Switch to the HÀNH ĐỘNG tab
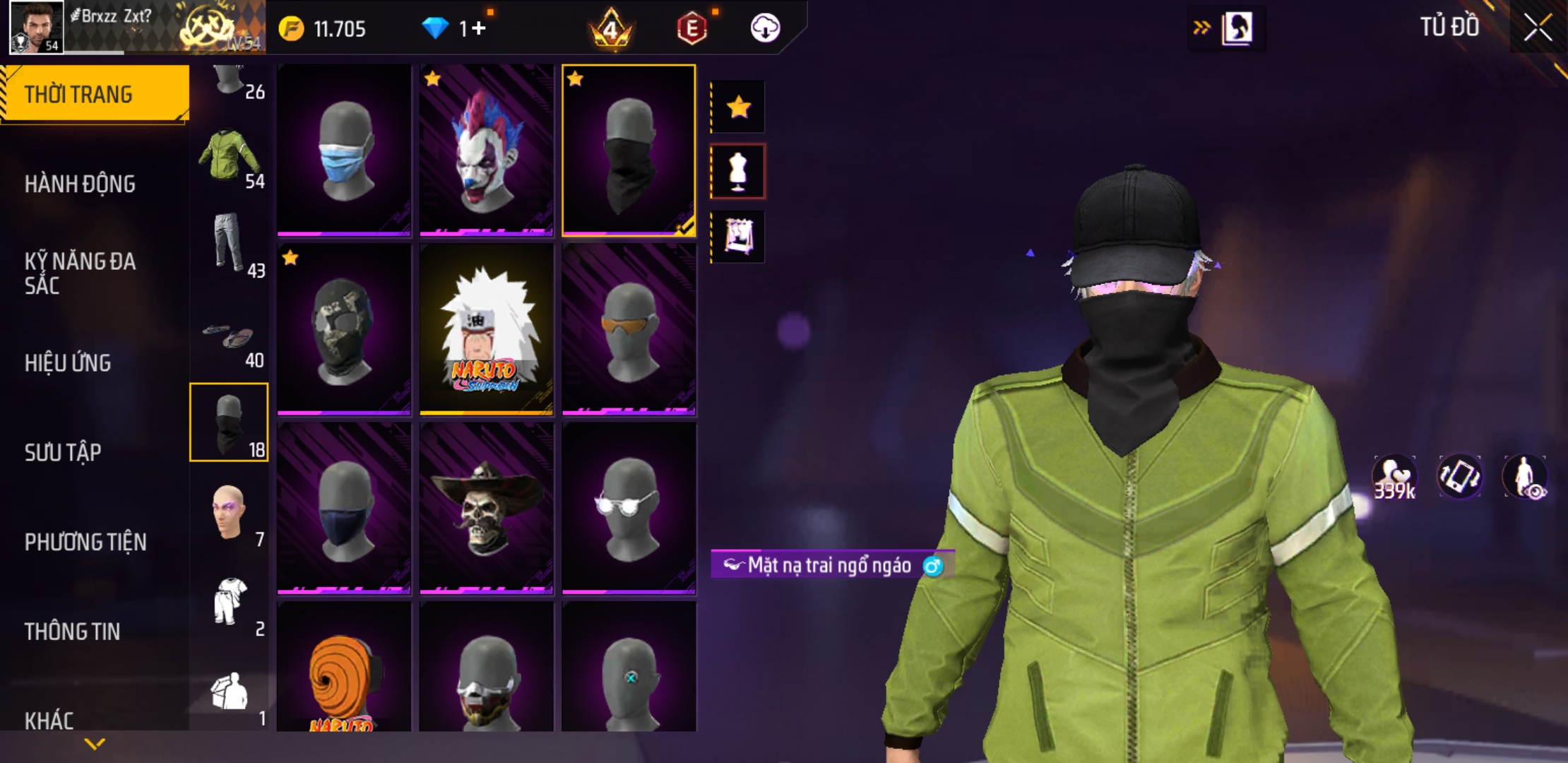Viewport: 1568px width, 763px height. point(80,184)
